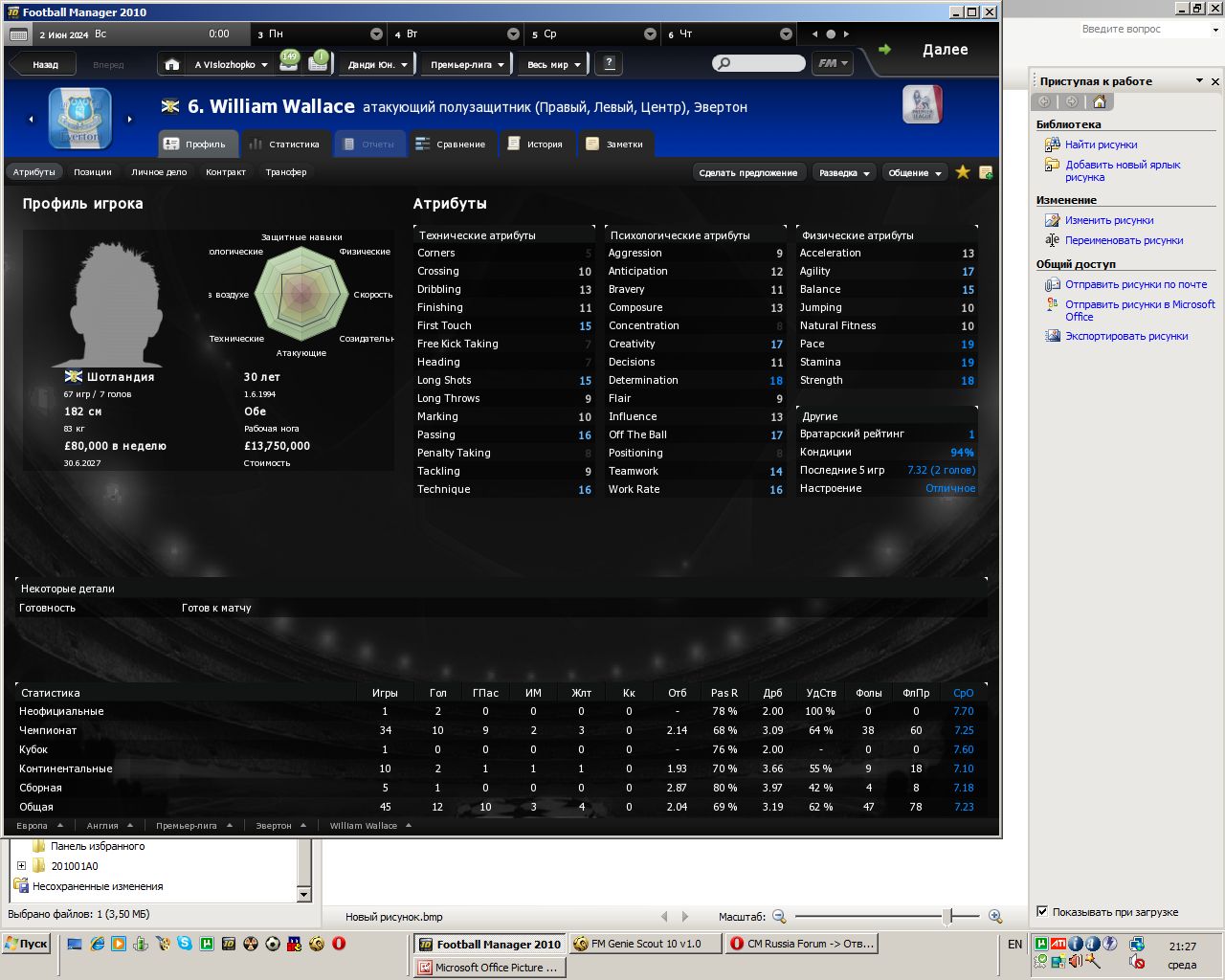The height and width of the screenshot is (980, 1225).
Task: Click the gold star shortlist icon
Action: point(963,172)
